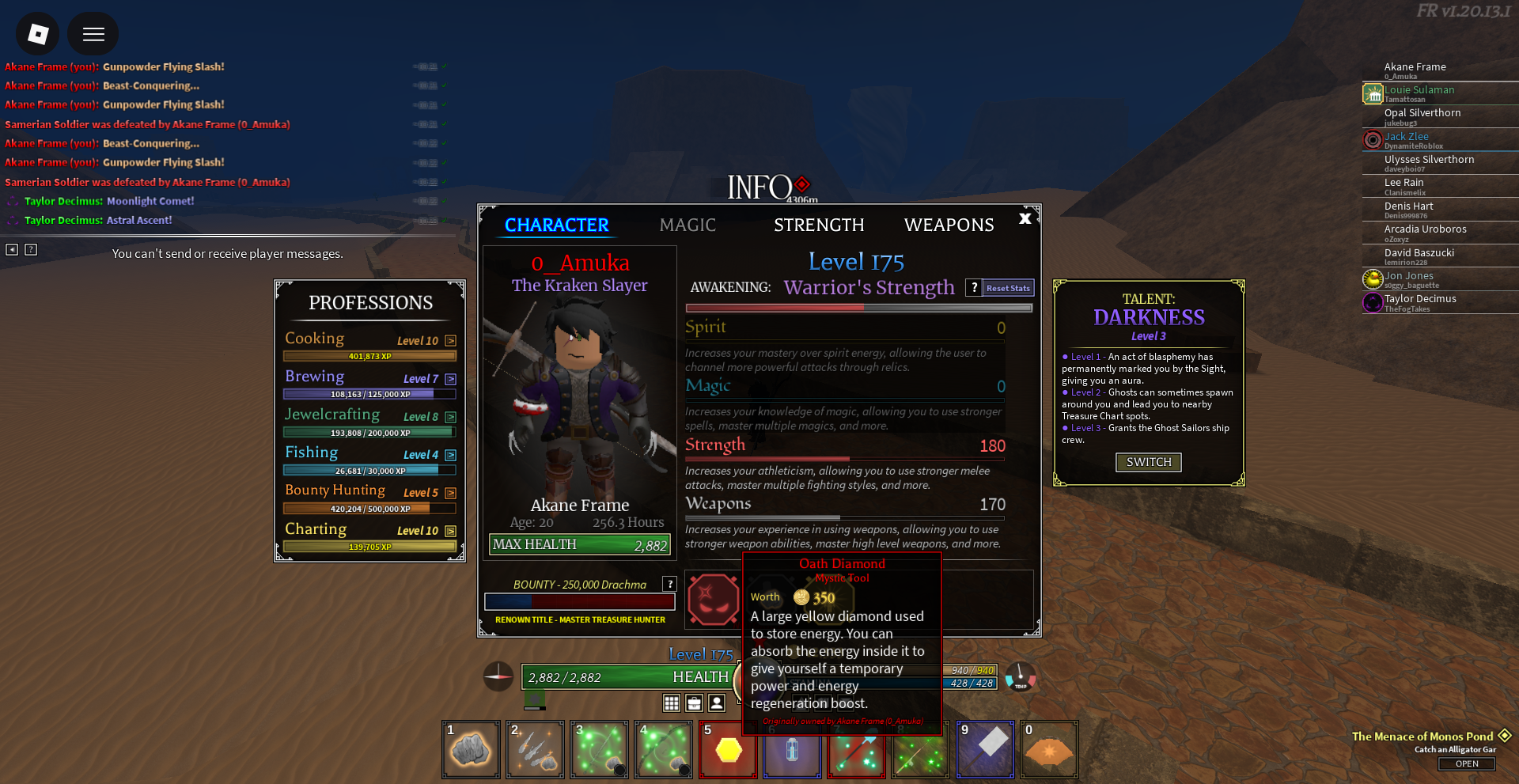
Task: Select the orange fan item in slot 0
Action: click(x=1049, y=749)
